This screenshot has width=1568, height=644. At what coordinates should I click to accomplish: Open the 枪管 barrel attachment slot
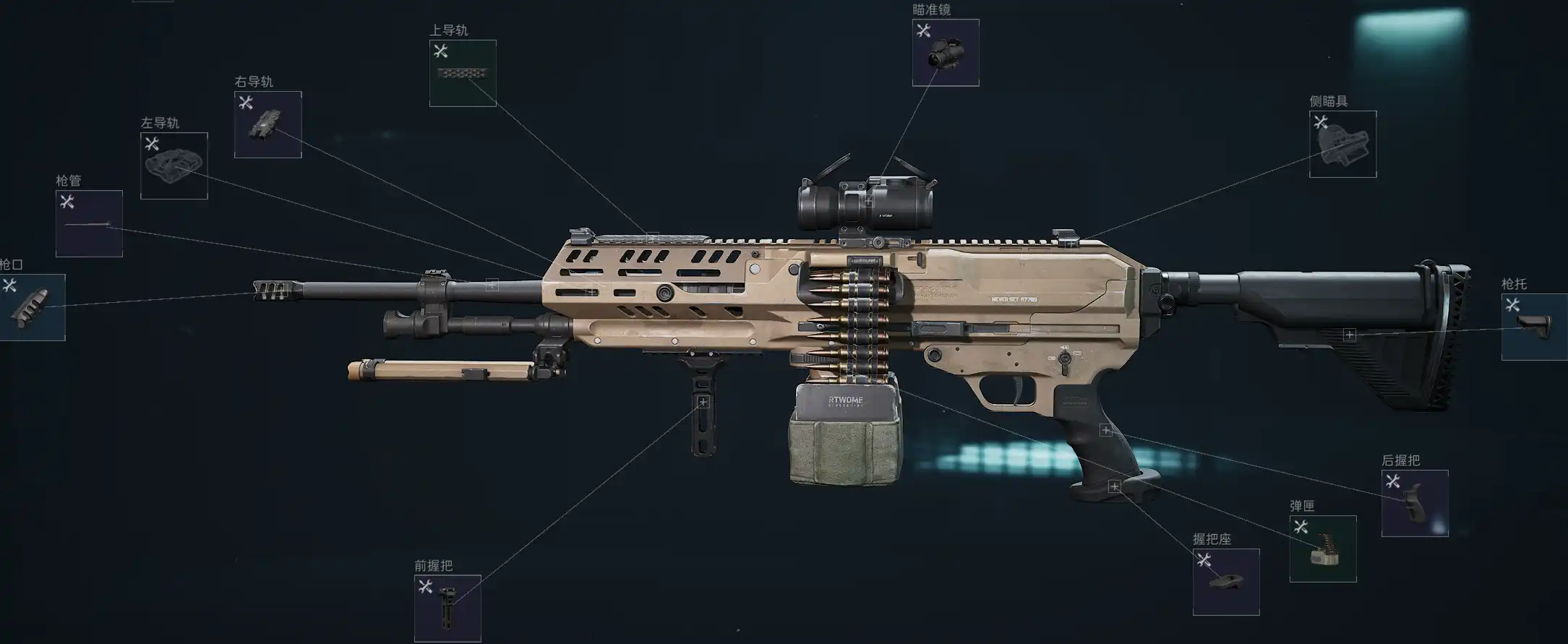[x=89, y=224]
